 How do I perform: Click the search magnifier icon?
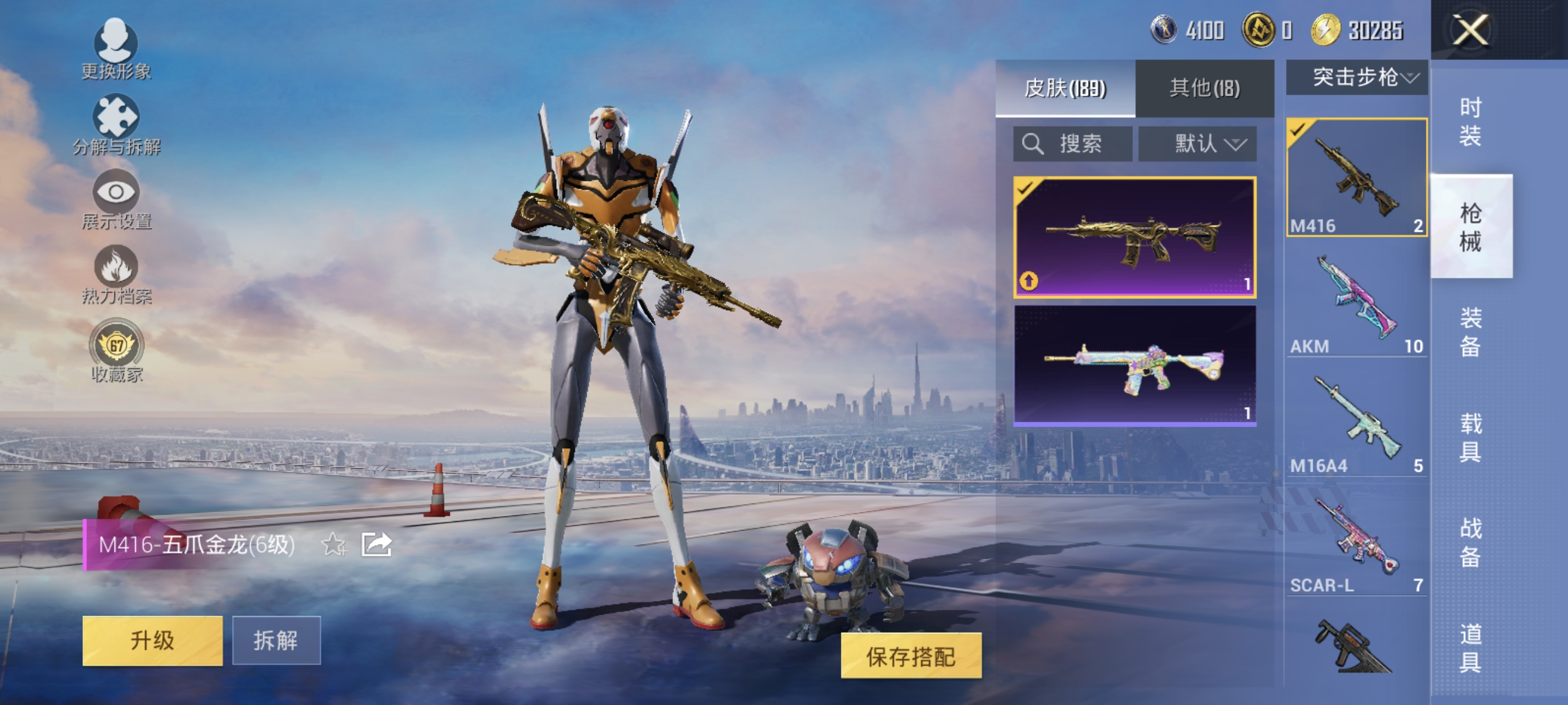click(1033, 144)
